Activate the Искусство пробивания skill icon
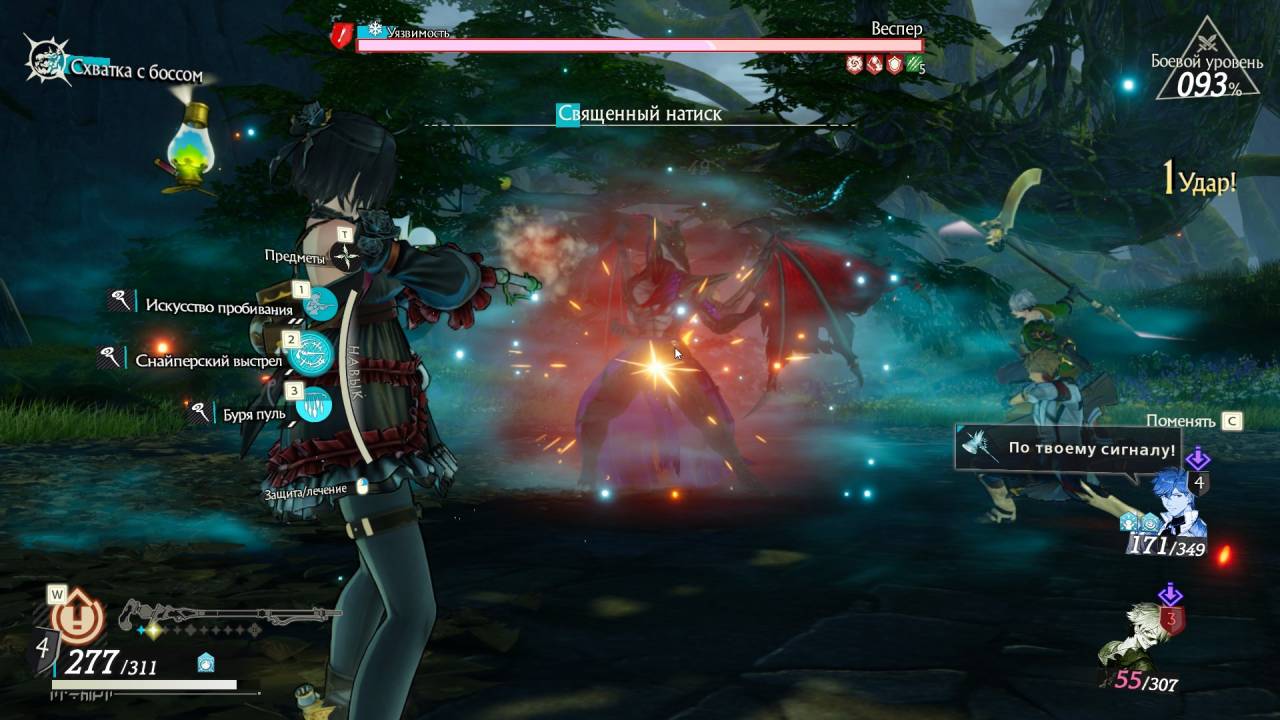 click(x=321, y=303)
